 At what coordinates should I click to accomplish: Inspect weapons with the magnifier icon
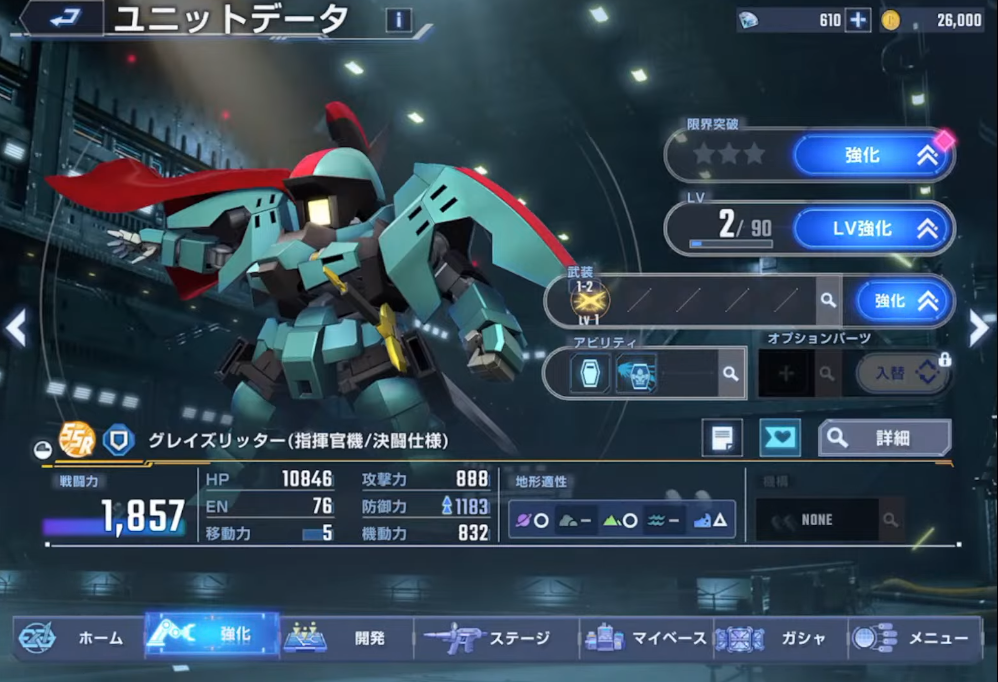click(x=828, y=301)
